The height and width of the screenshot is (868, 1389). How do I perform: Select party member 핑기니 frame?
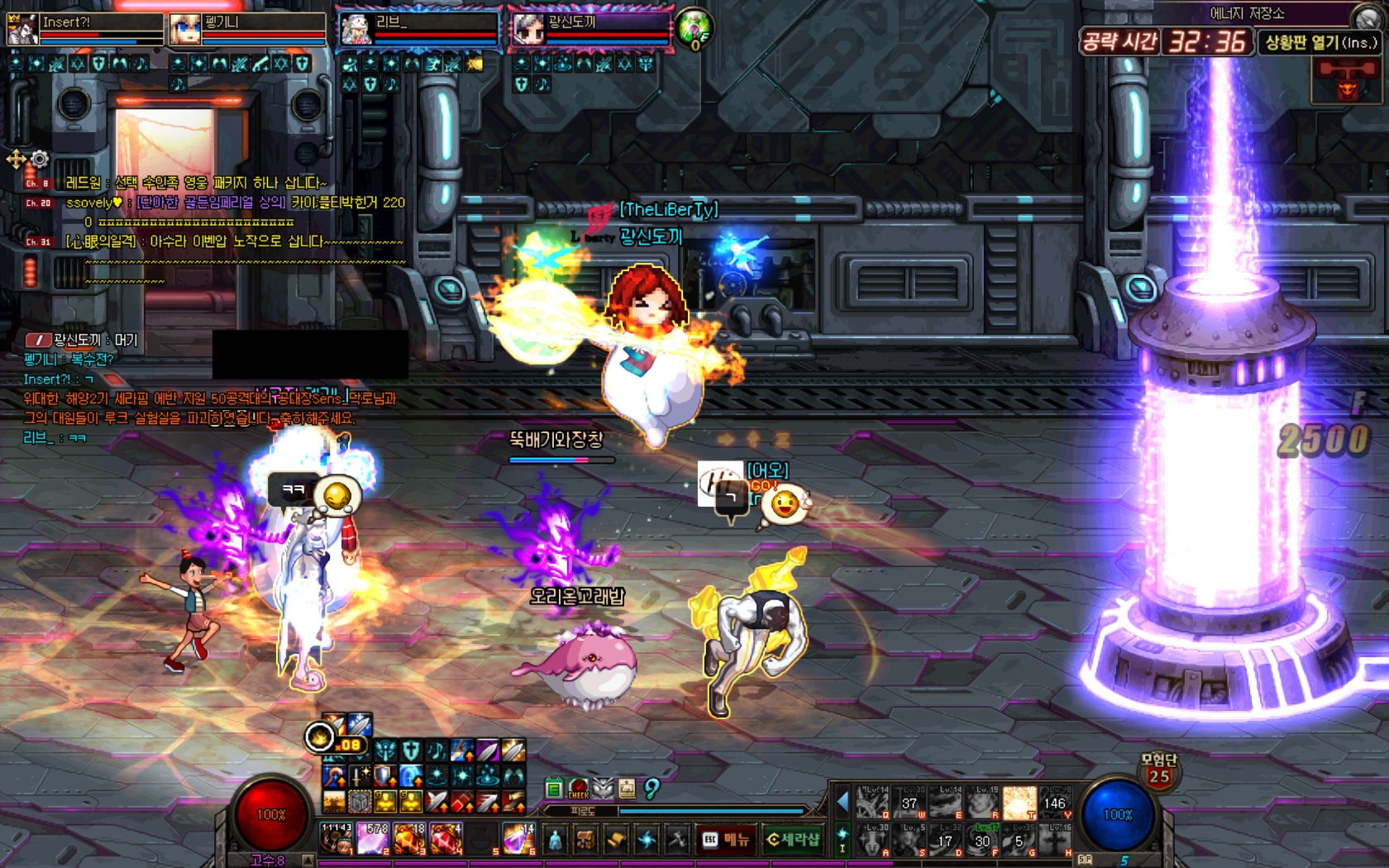(247, 29)
